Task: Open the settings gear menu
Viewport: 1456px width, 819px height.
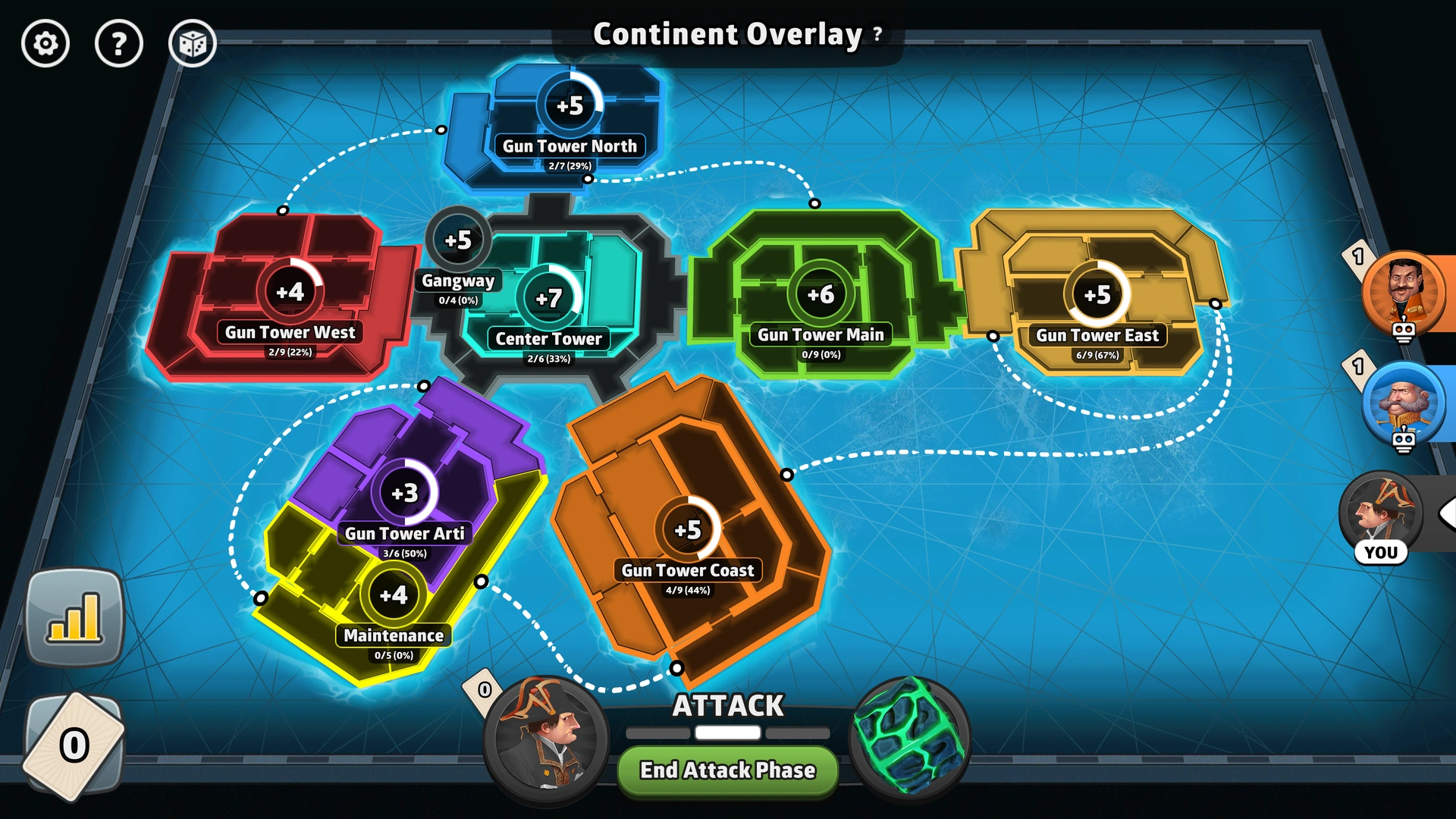Action: (45, 43)
